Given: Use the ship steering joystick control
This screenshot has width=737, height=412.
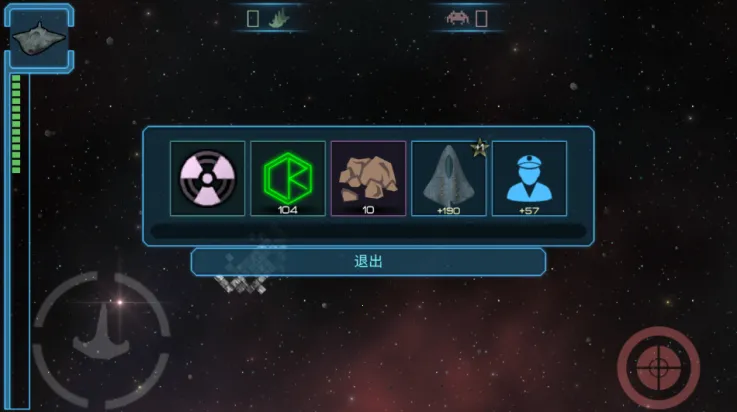Looking at the screenshot, I should point(101,339).
